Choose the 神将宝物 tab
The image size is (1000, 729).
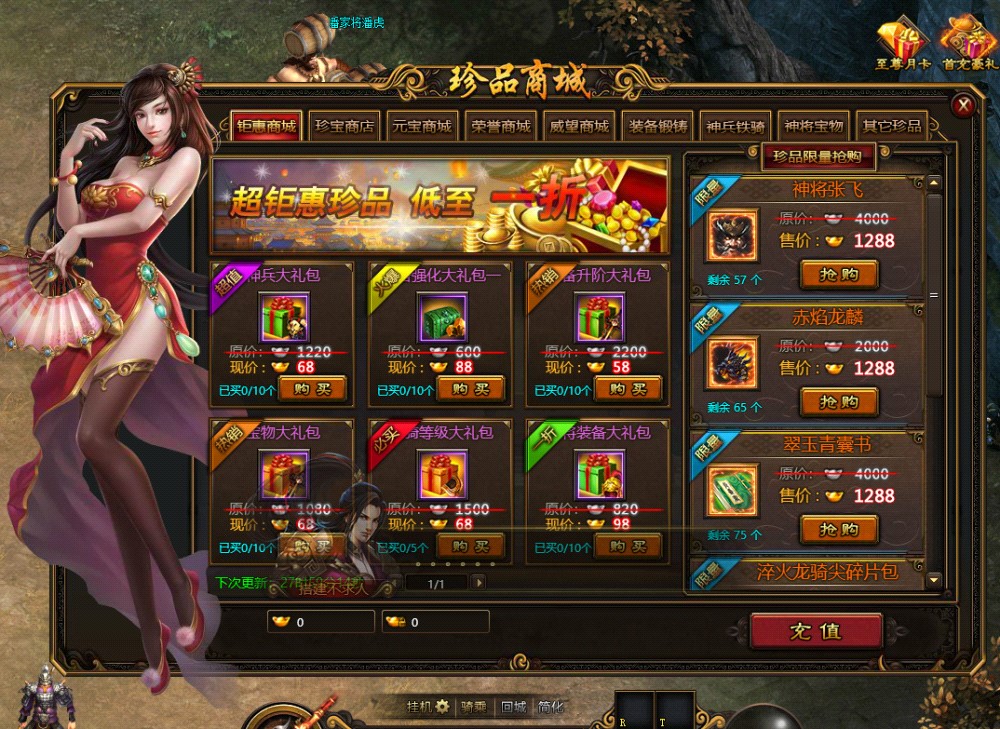pos(813,127)
